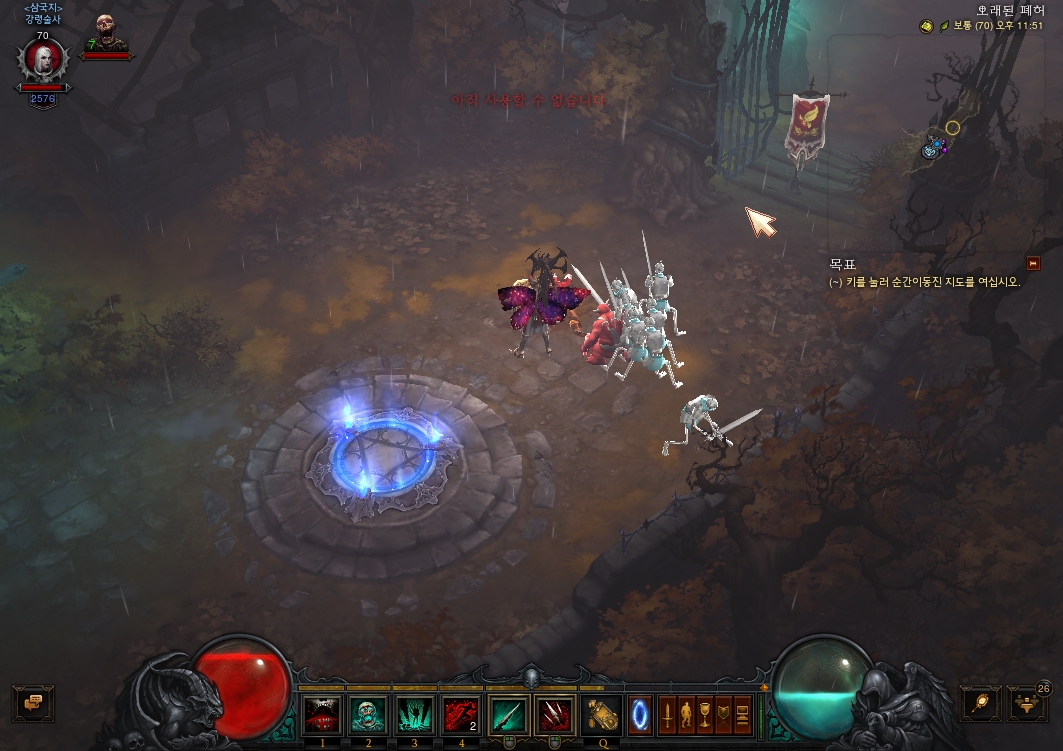Trigger the red blood skill with 2 charges
This screenshot has height=751, width=1063.
(461, 714)
